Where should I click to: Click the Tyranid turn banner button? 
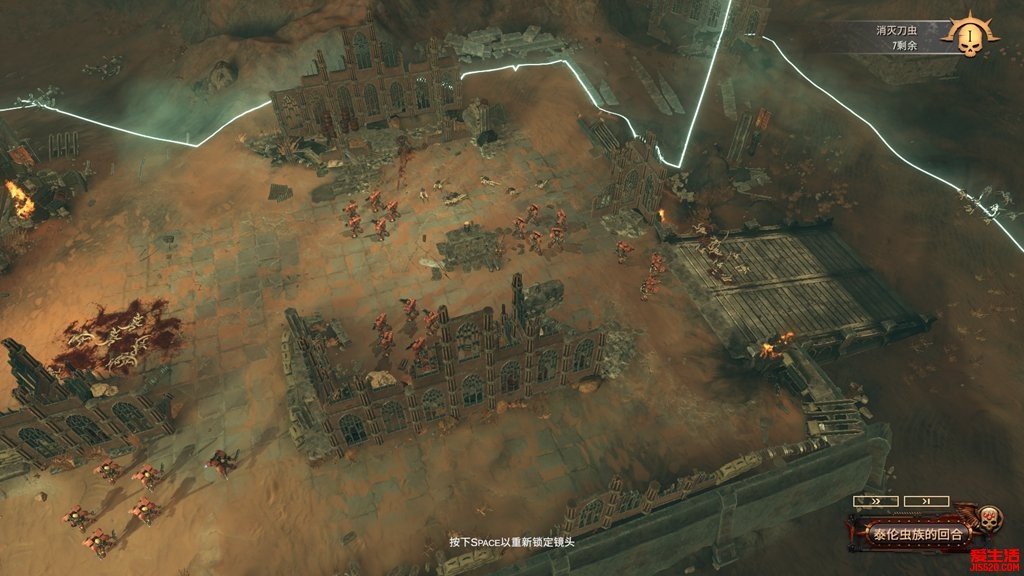pos(915,534)
